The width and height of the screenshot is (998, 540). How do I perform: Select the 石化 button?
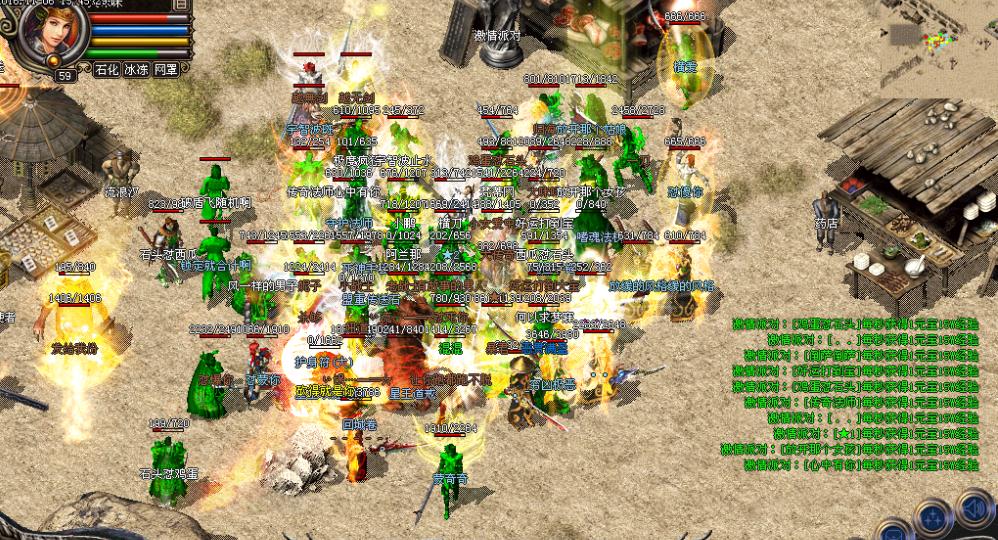point(107,70)
